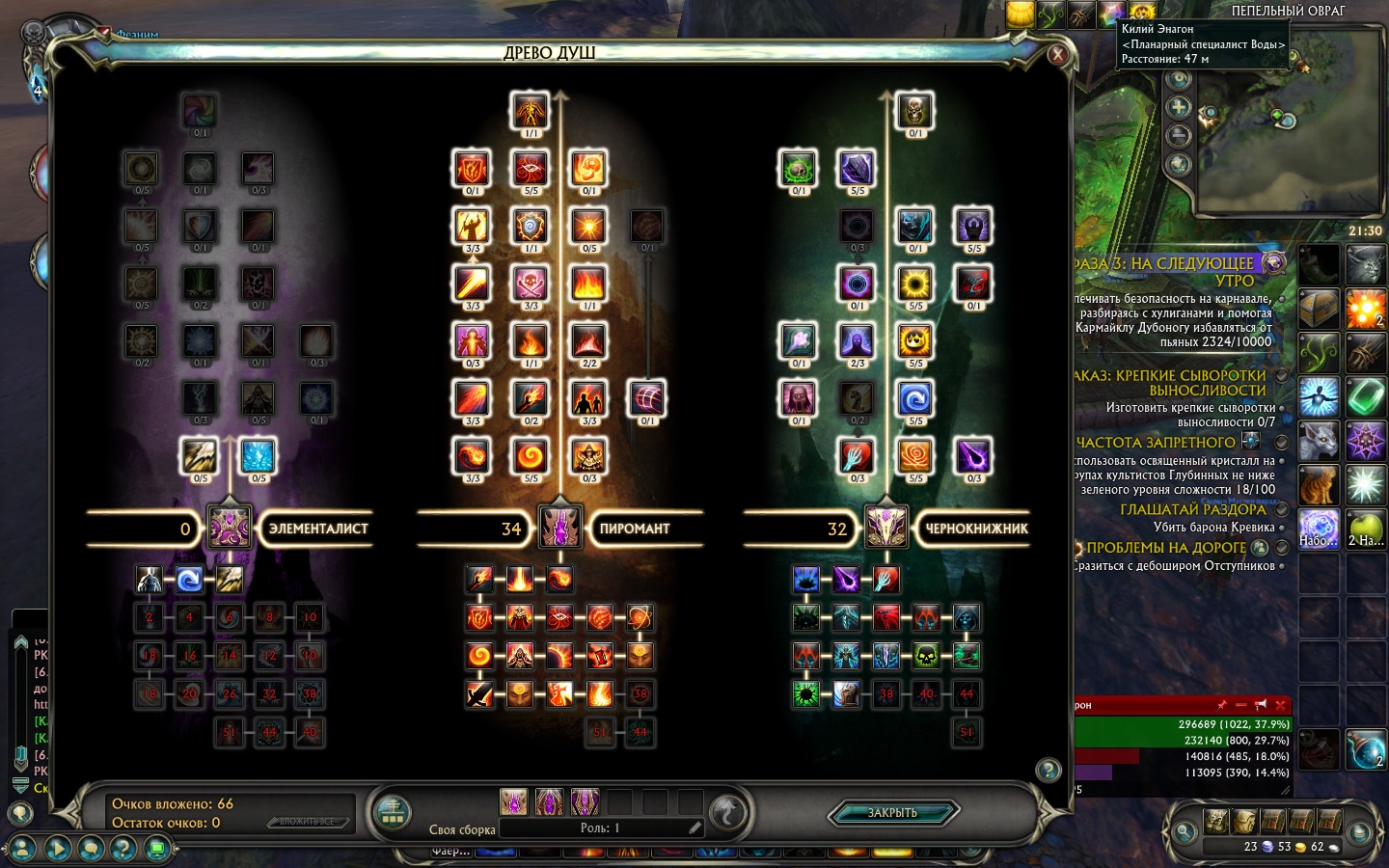Open the quest Проблемы на дороге
The width and height of the screenshot is (1389, 868).
(x=1166, y=548)
